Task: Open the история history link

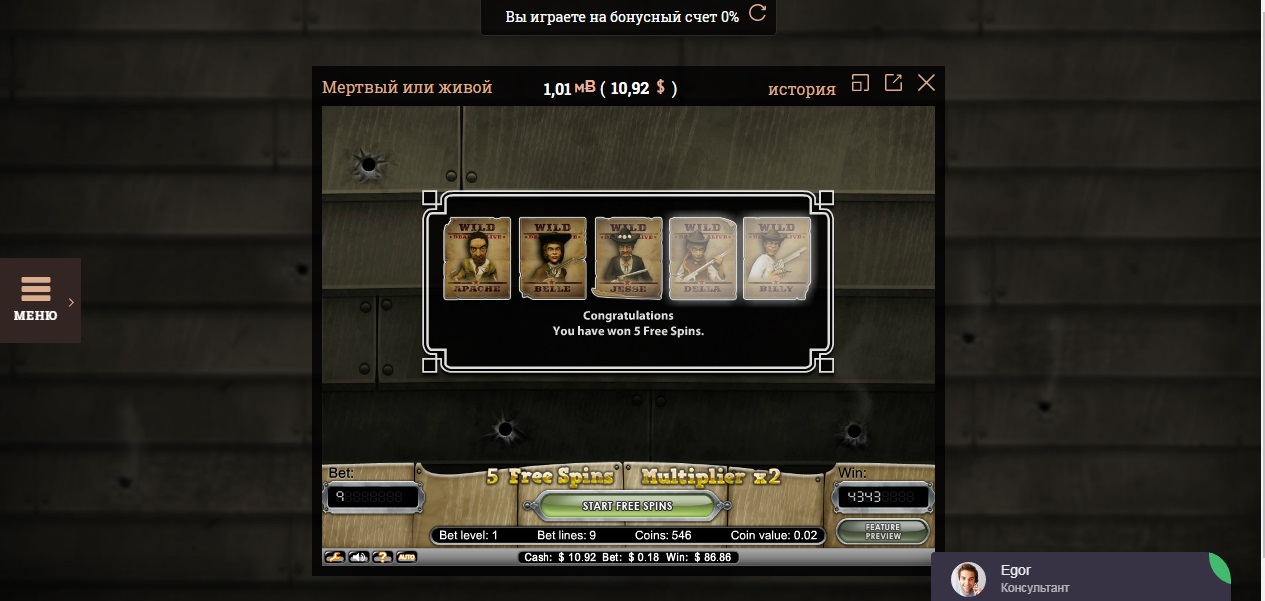Action: point(801,88)
